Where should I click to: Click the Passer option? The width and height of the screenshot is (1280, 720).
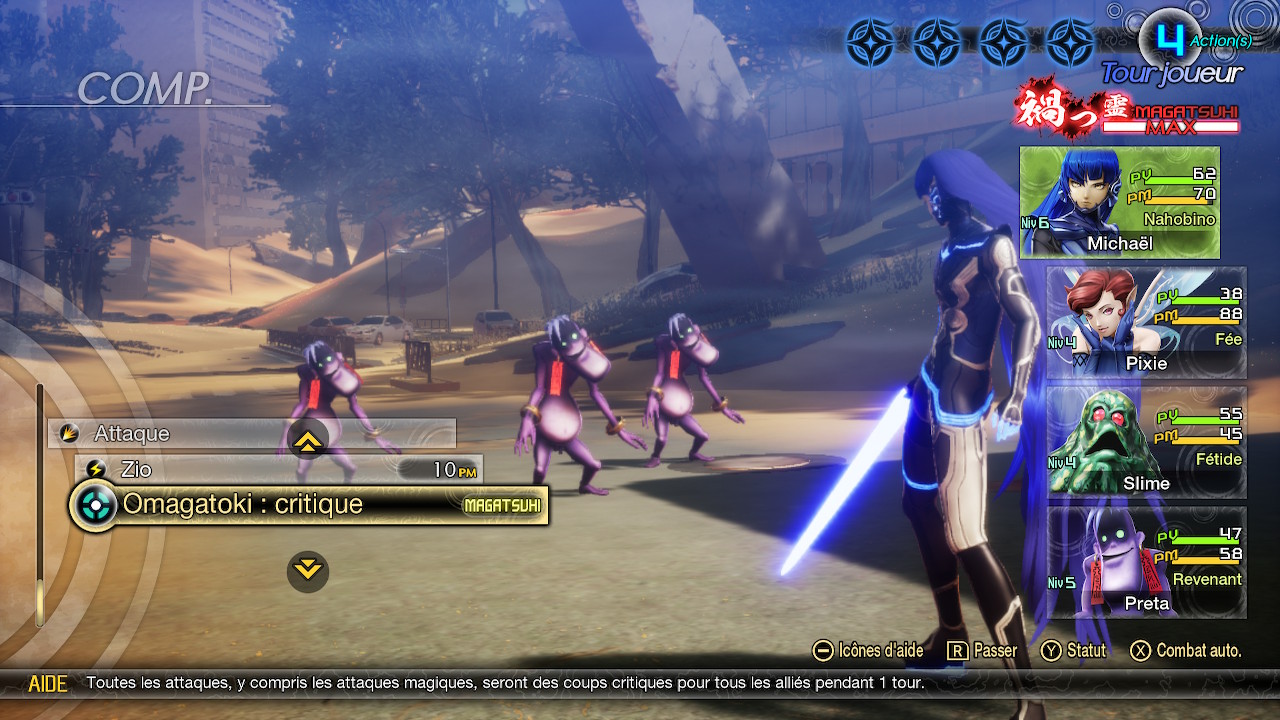pos(983,651)
